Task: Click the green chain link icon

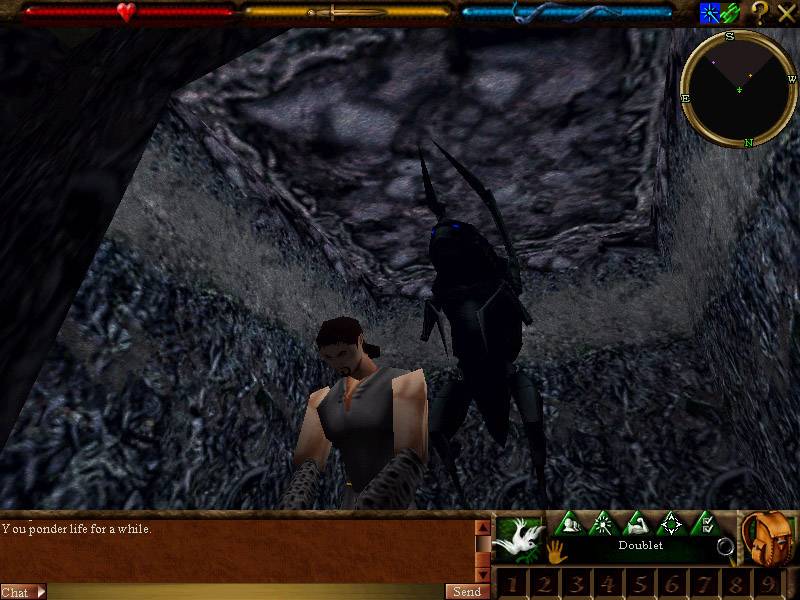Action: 732,13
